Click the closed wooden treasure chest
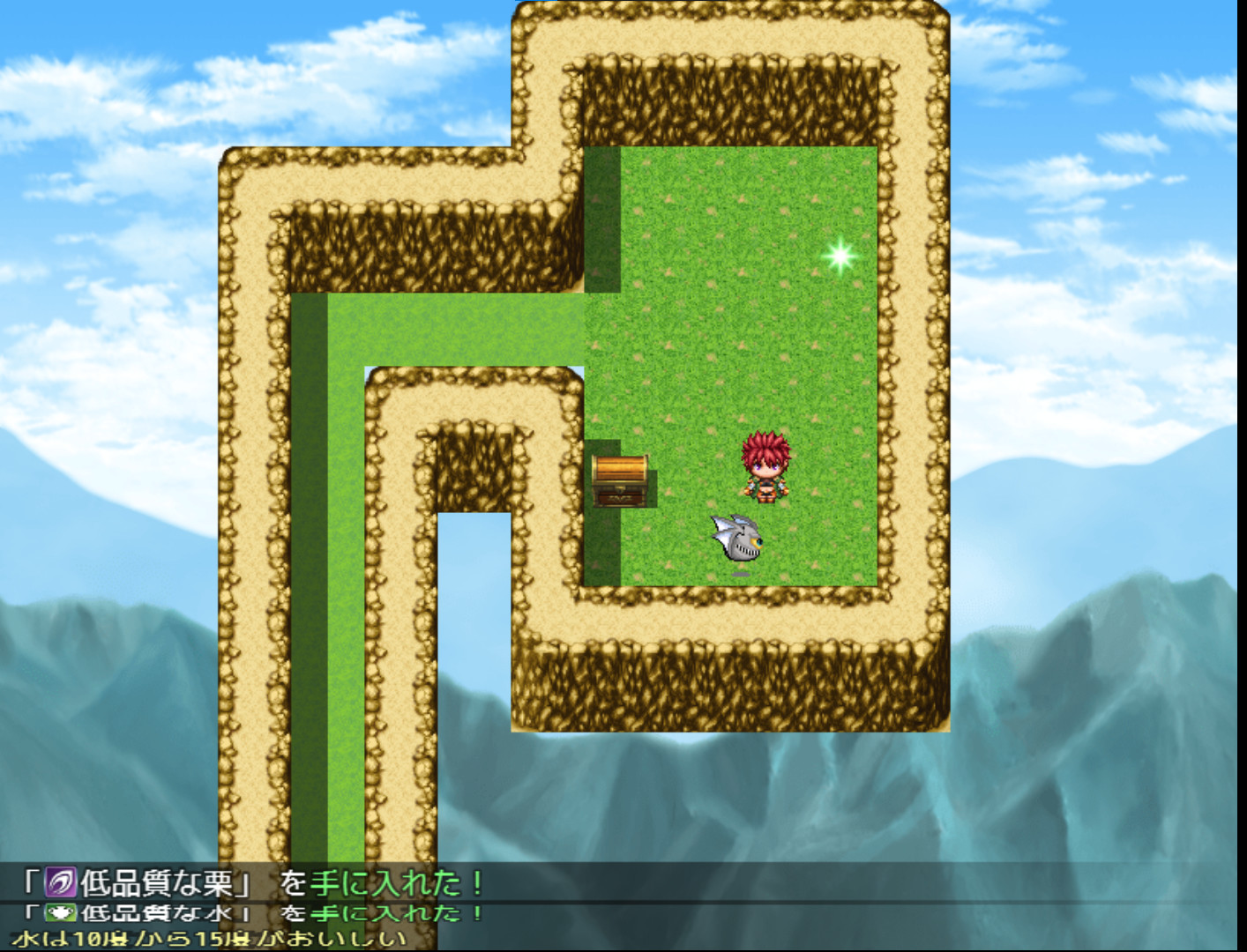Image resolution: width=1247 pixels, height=952 pixels. click(620, 483)
